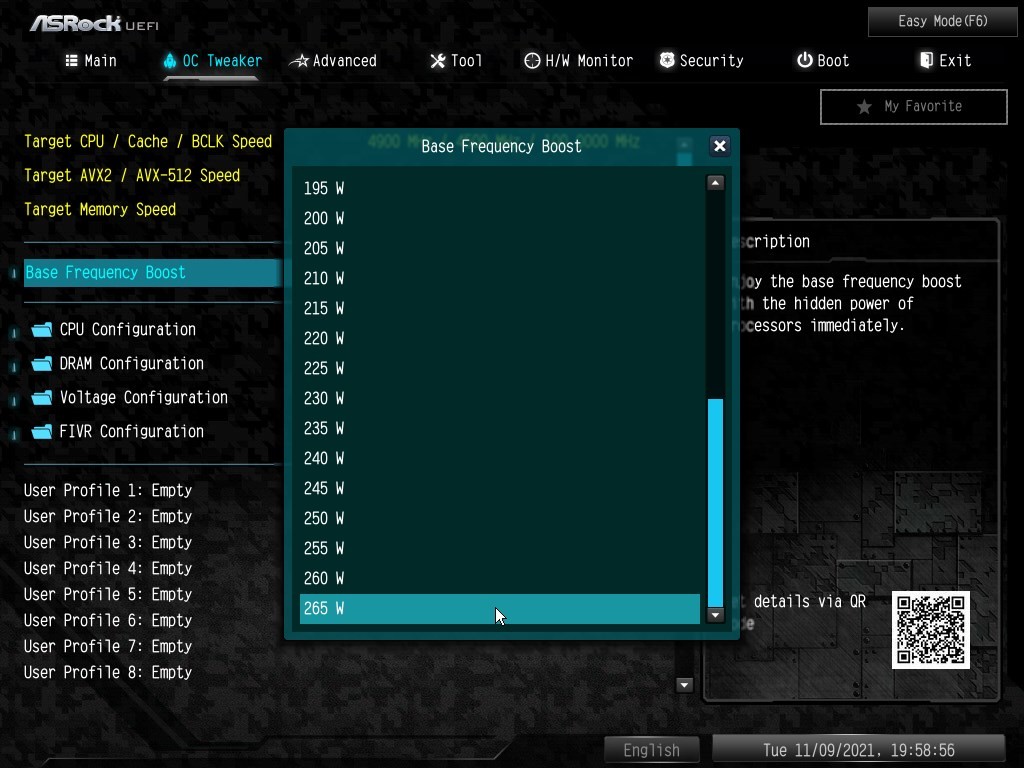Pick the 230 W entry

pyautogui.click(x=500, y=398)
